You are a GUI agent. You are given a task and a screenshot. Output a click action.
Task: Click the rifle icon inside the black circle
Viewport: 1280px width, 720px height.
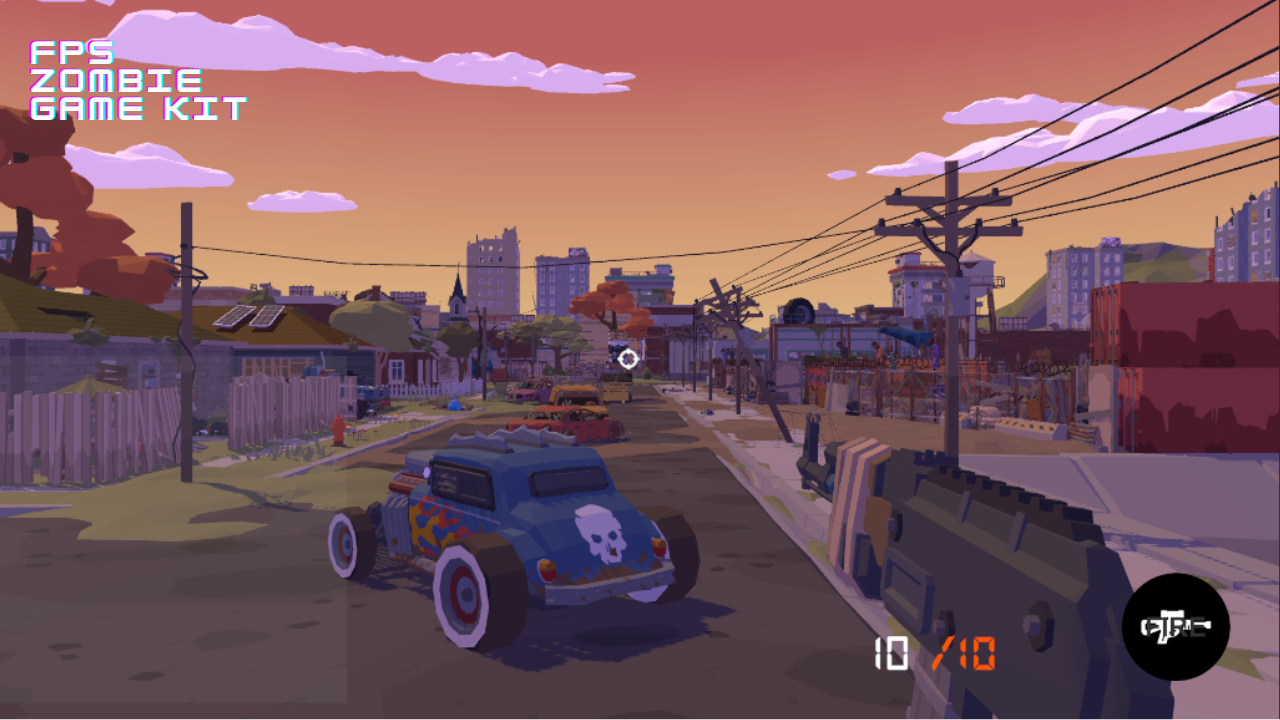point(1175,625)
